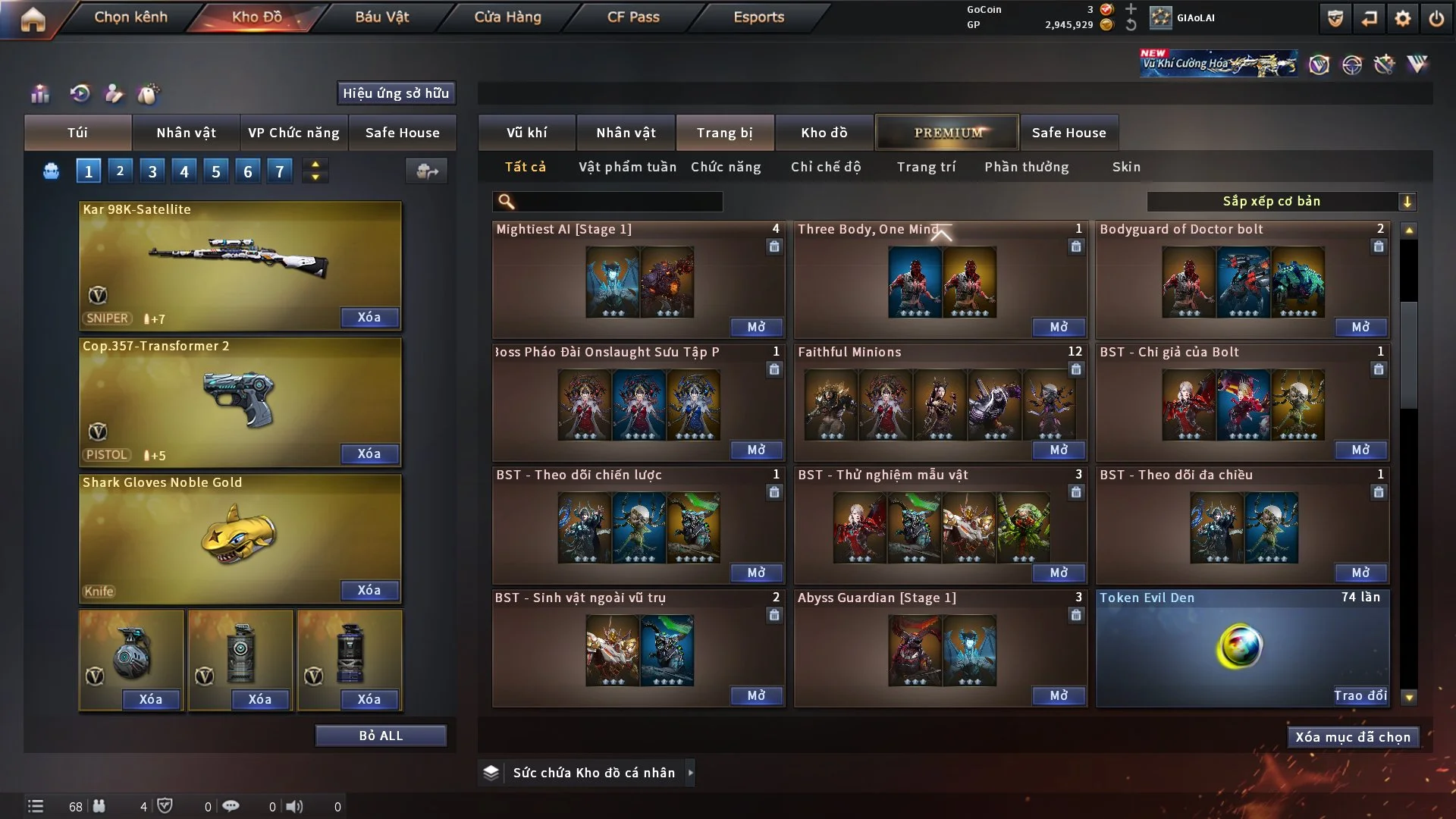
Task: Open the gear settings icon
Action: 1403,18
